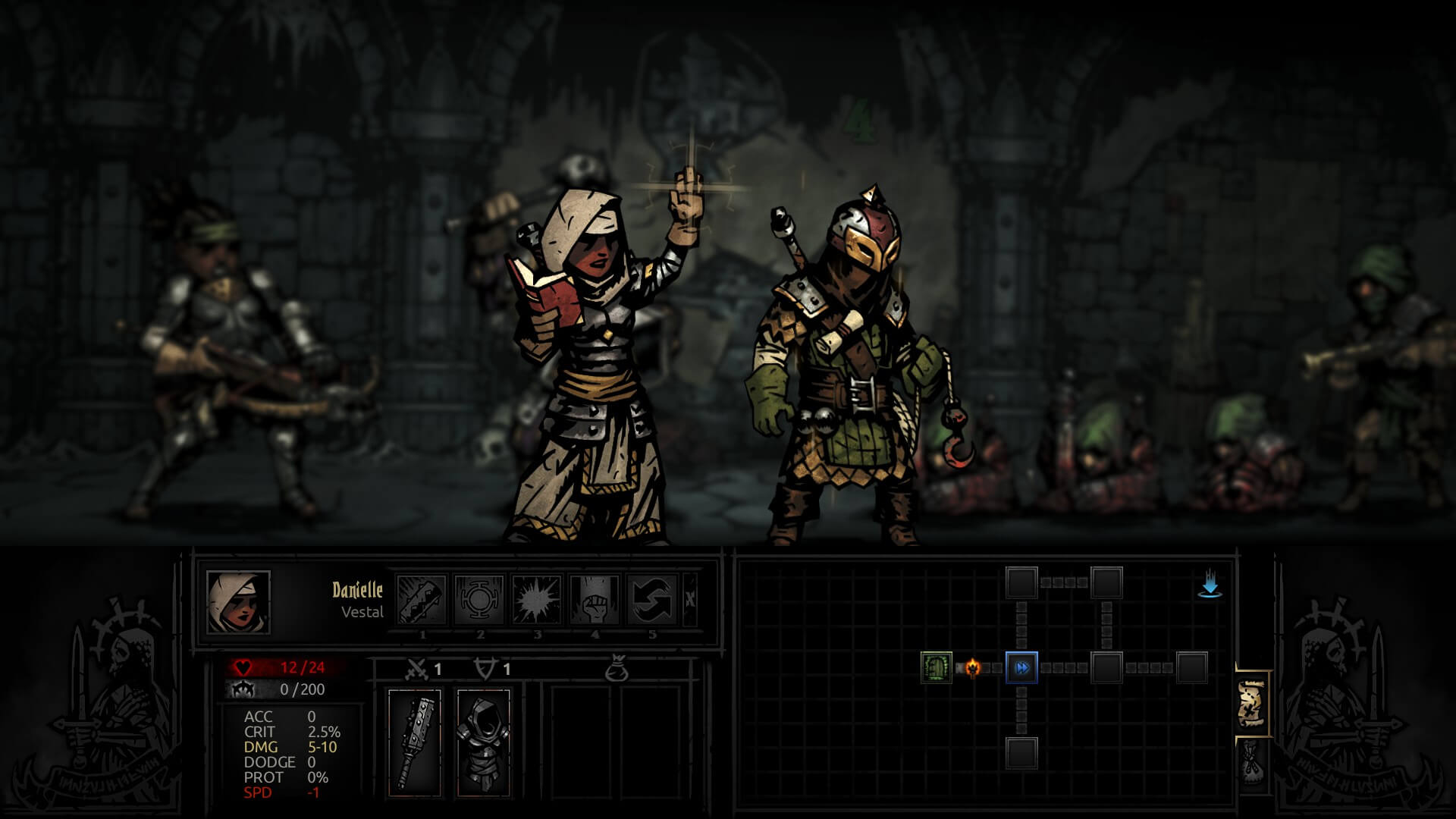Click the torch marker in the map corridor
1456x819 pixels.
tap(972, 667)
